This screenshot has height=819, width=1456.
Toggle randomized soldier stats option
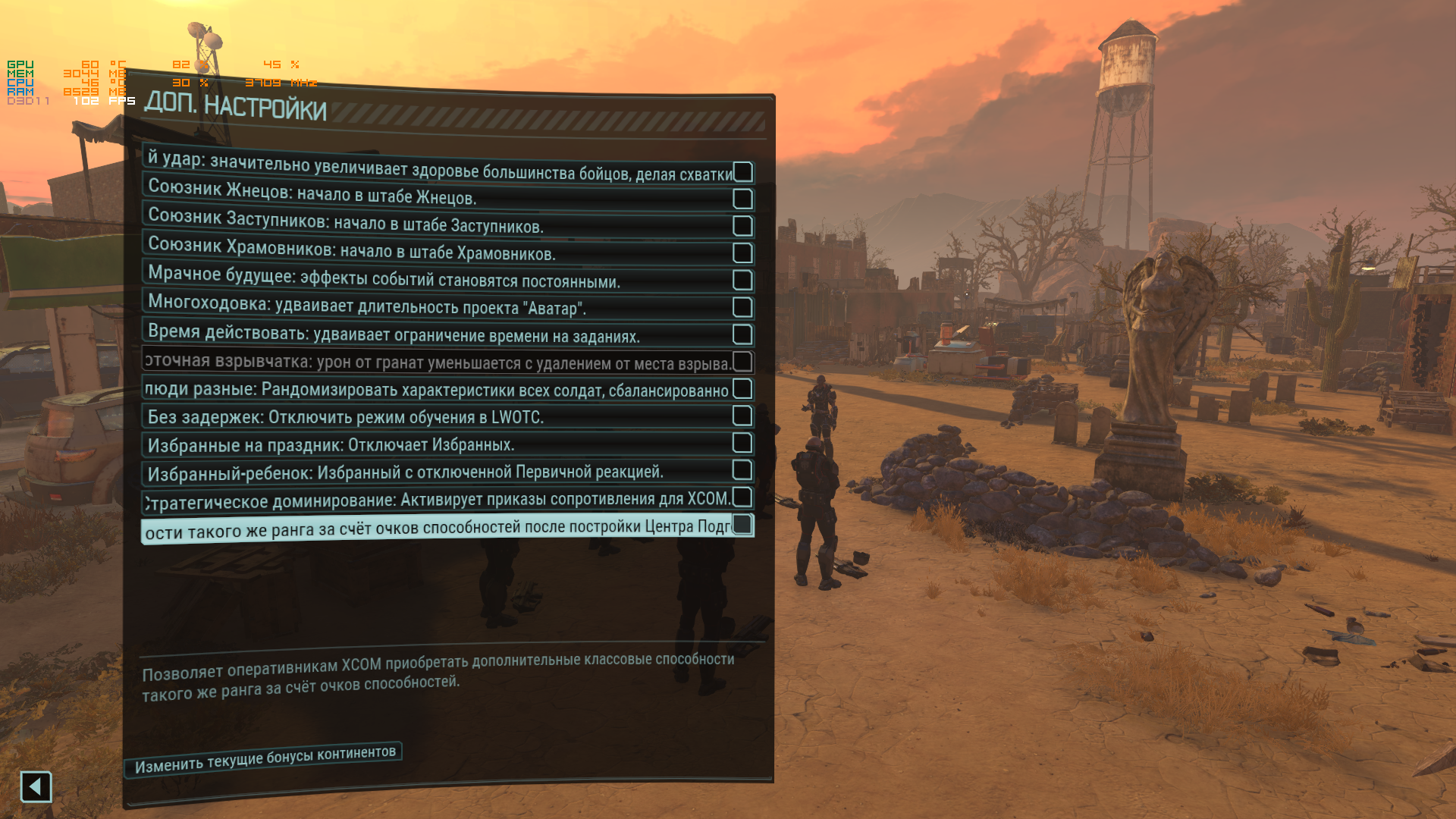click(742, 389)
